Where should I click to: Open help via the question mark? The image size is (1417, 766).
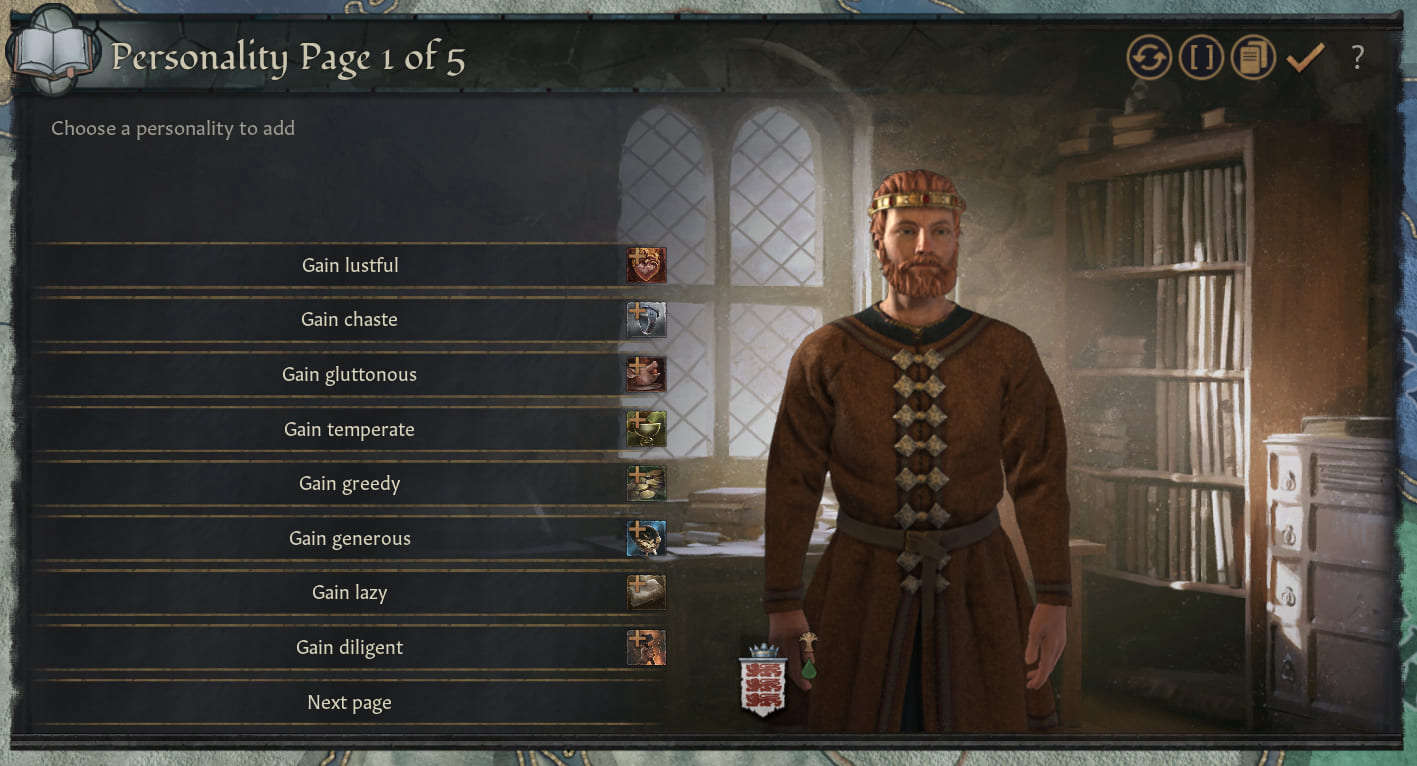(1357, 58)
